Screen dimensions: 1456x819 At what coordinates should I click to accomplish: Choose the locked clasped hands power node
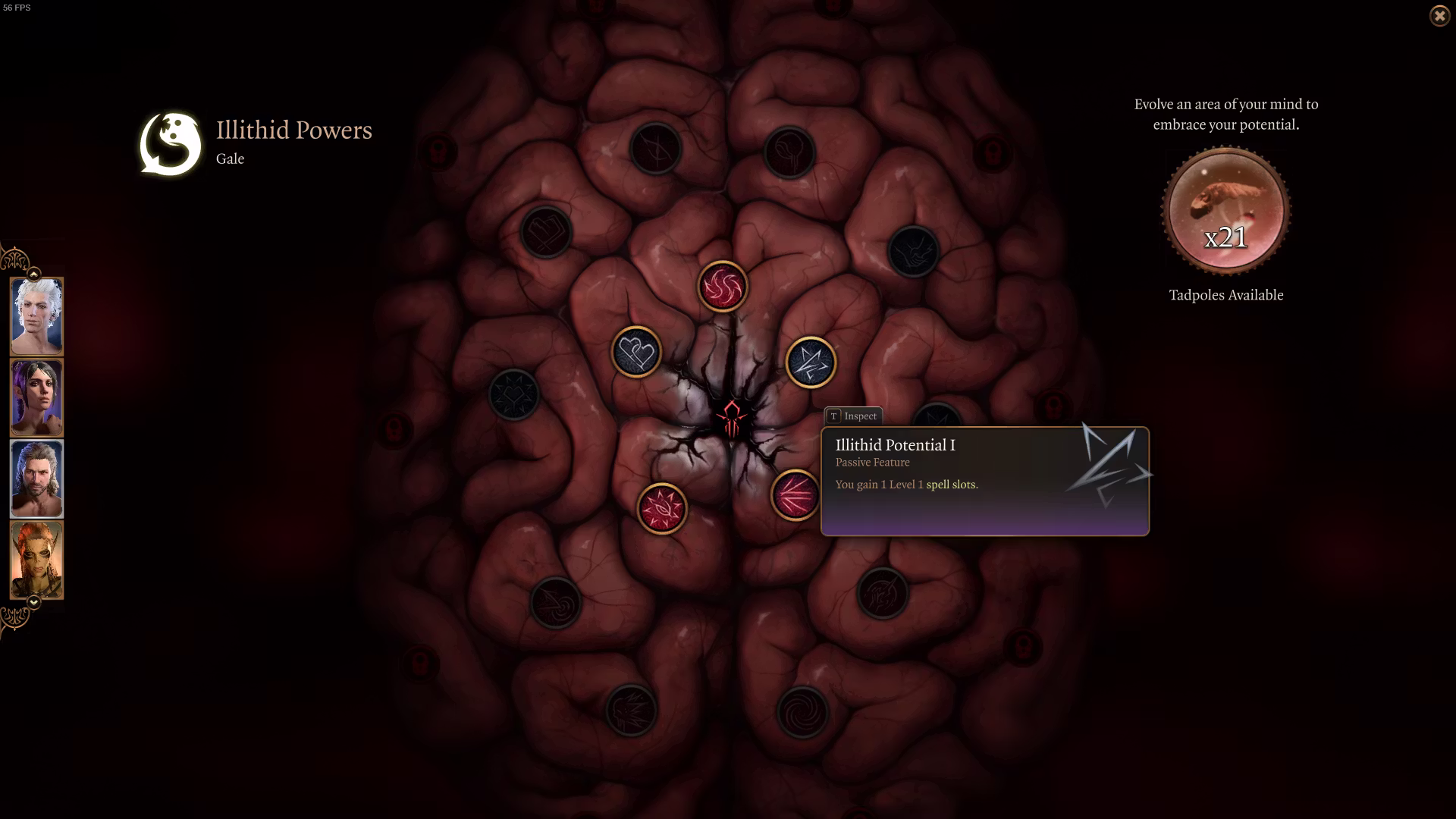[x=913, y=251]
